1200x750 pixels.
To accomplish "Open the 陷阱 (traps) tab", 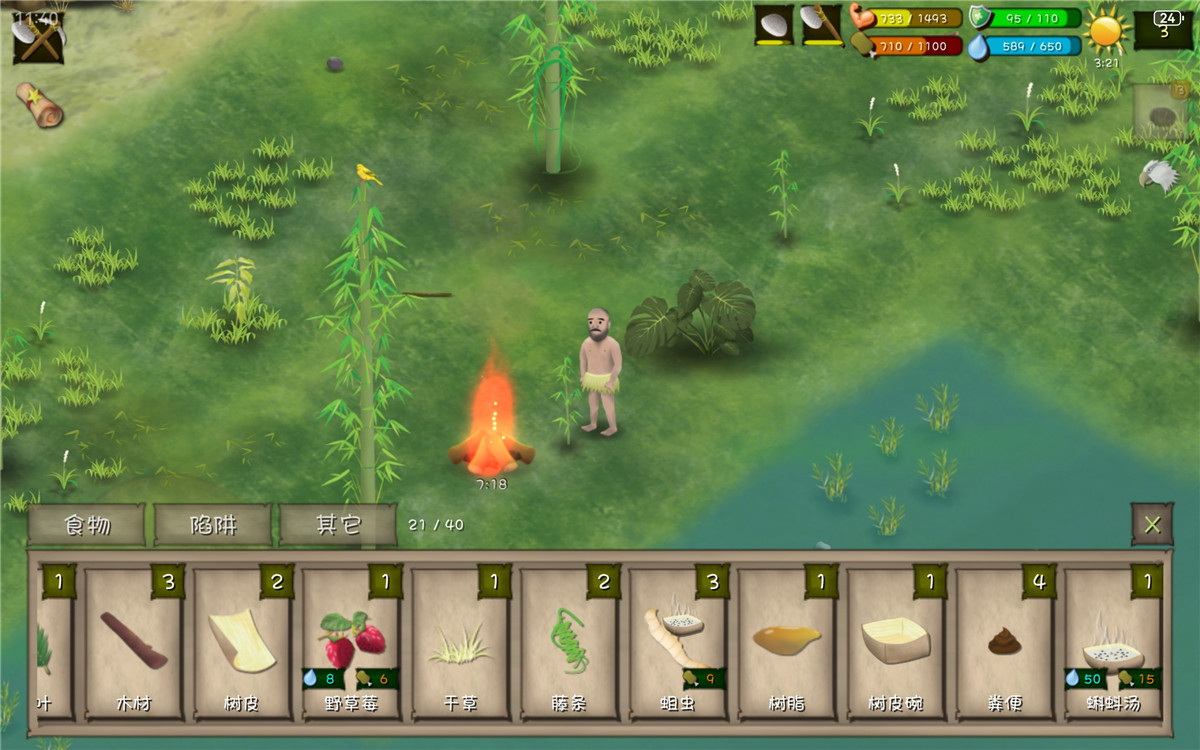I will tap(213, 525).
